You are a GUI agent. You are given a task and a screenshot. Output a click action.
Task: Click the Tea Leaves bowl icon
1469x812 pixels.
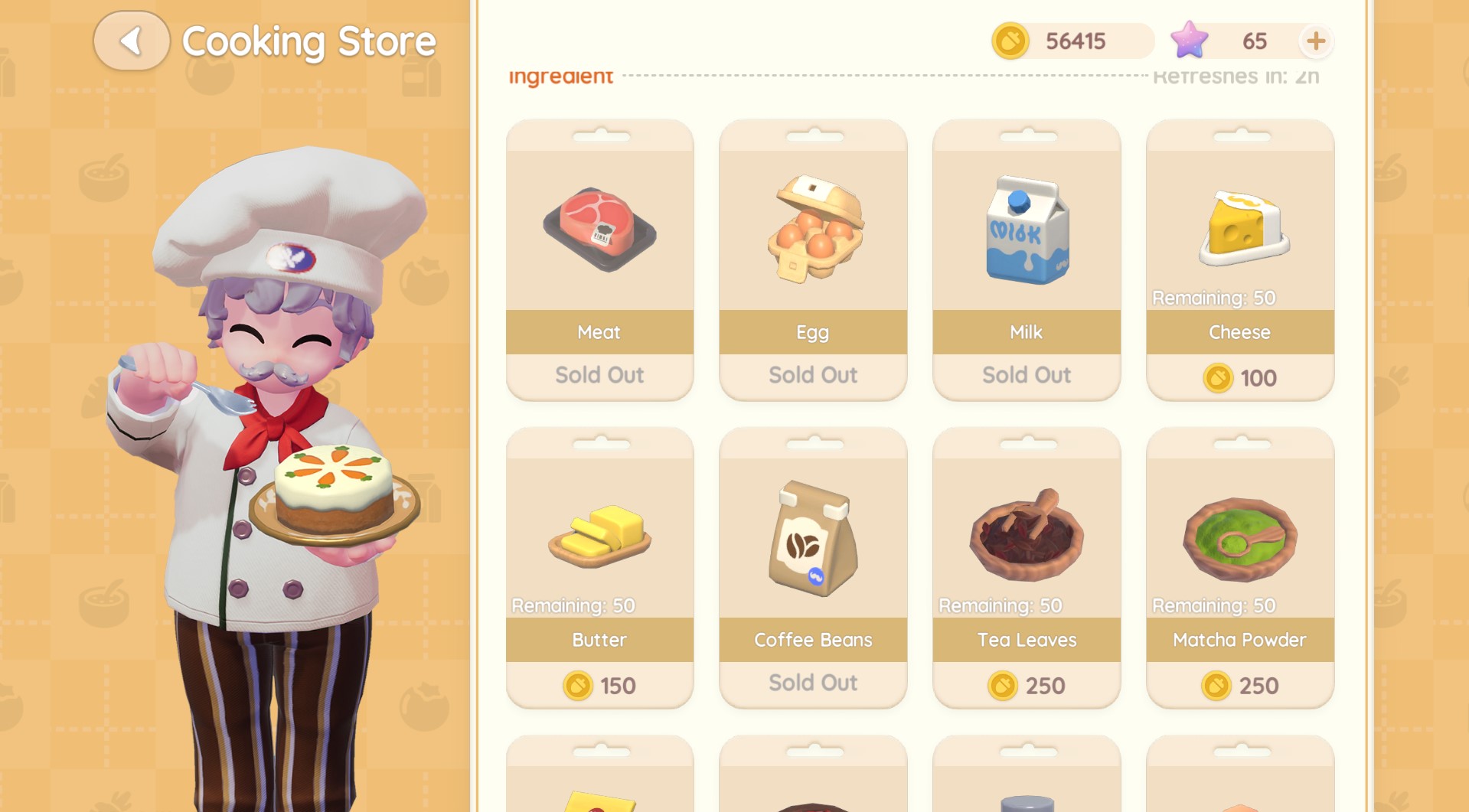tap(1026, 536)
